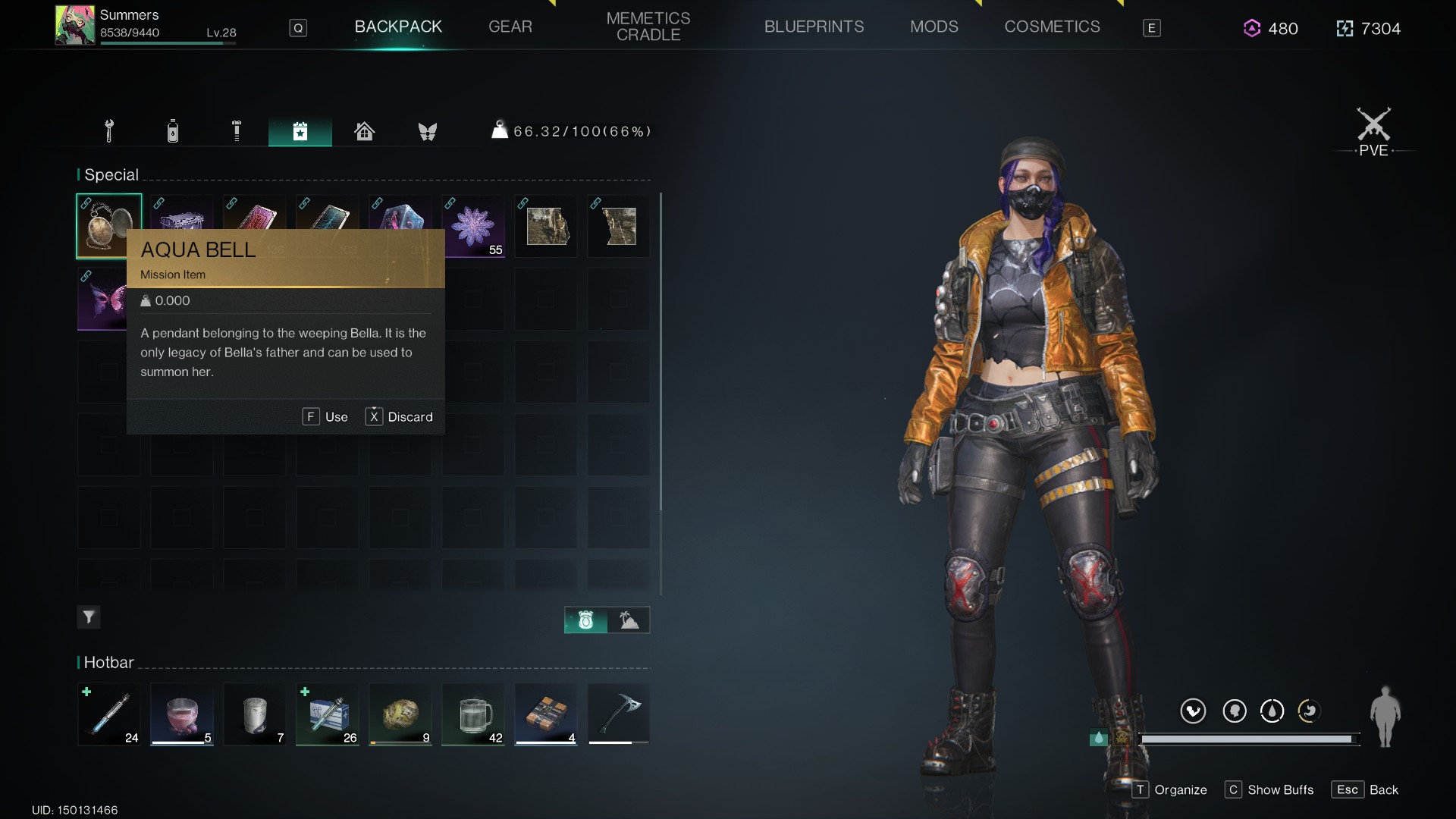Image resolution: width=1456 pixels, height=819 pixels.
Task: Select the Mods tab
Action: (934, 27)
